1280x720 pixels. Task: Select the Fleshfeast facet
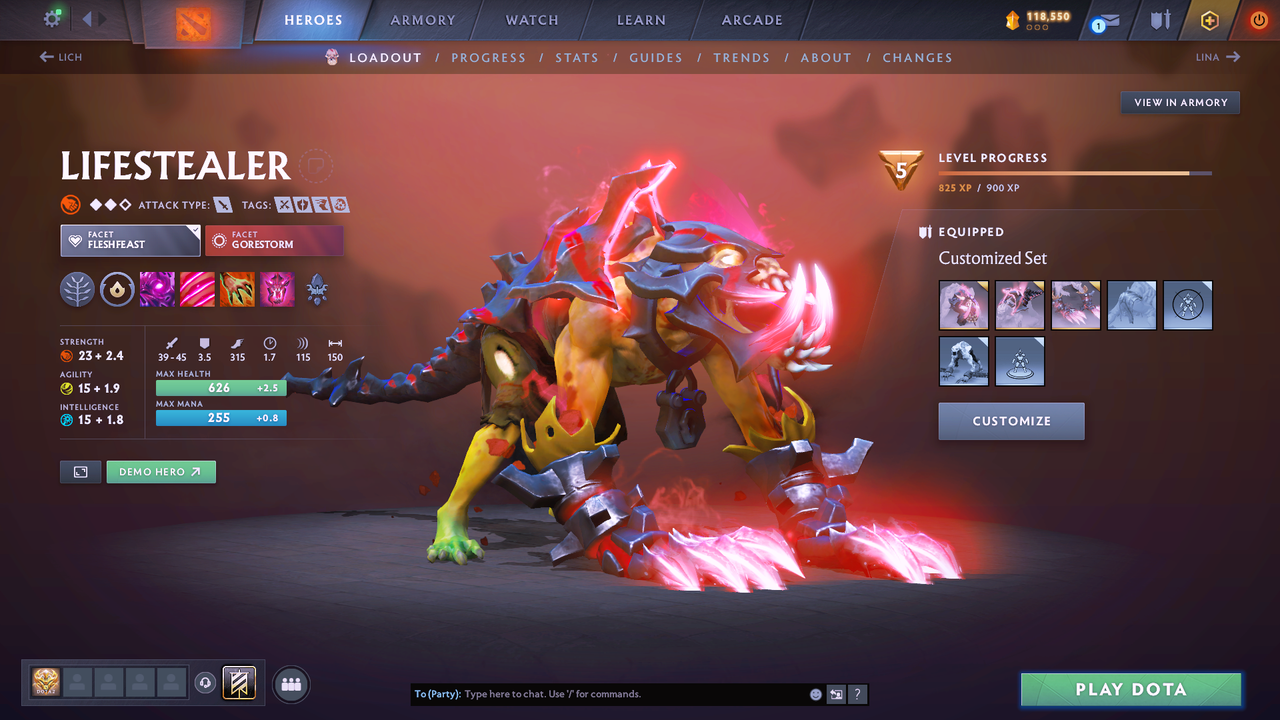click(130, 240)
